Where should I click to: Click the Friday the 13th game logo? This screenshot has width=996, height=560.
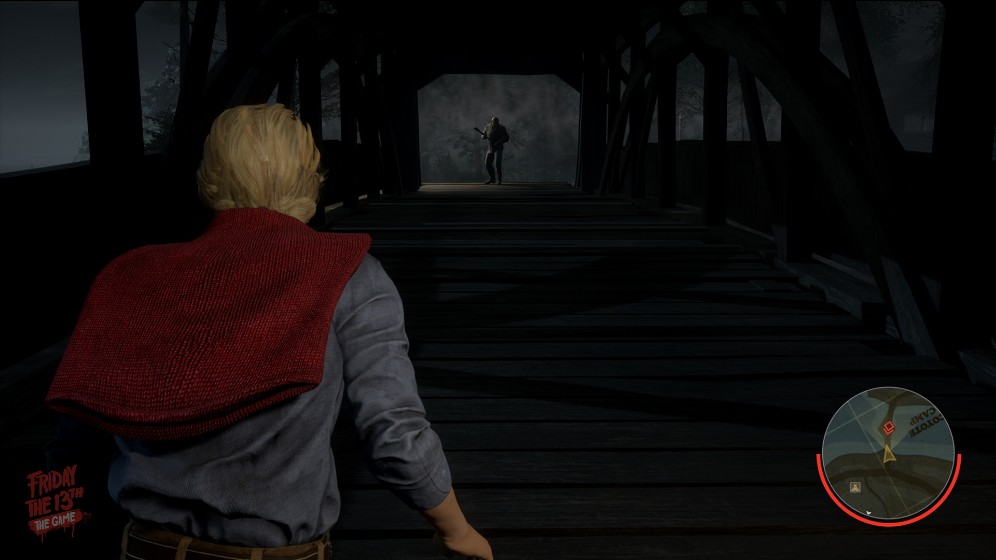coord(56,500)
